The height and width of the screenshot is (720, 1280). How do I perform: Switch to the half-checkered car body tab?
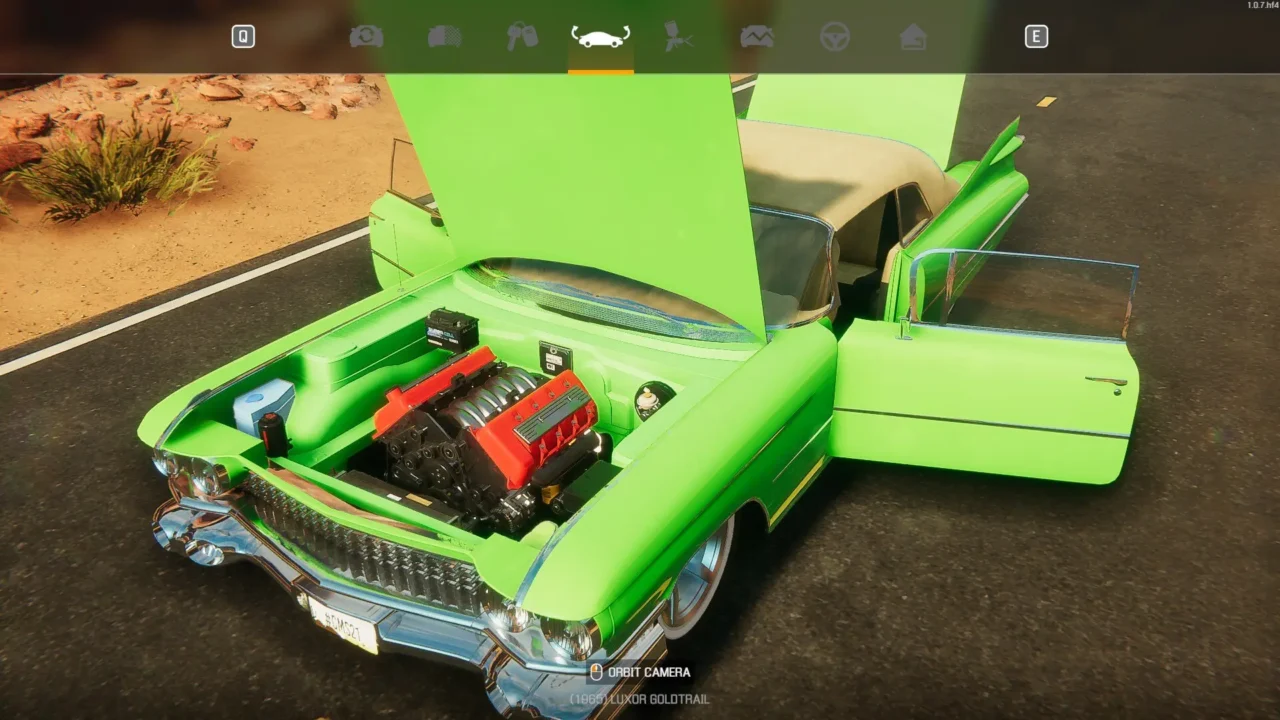coord(445,37)
